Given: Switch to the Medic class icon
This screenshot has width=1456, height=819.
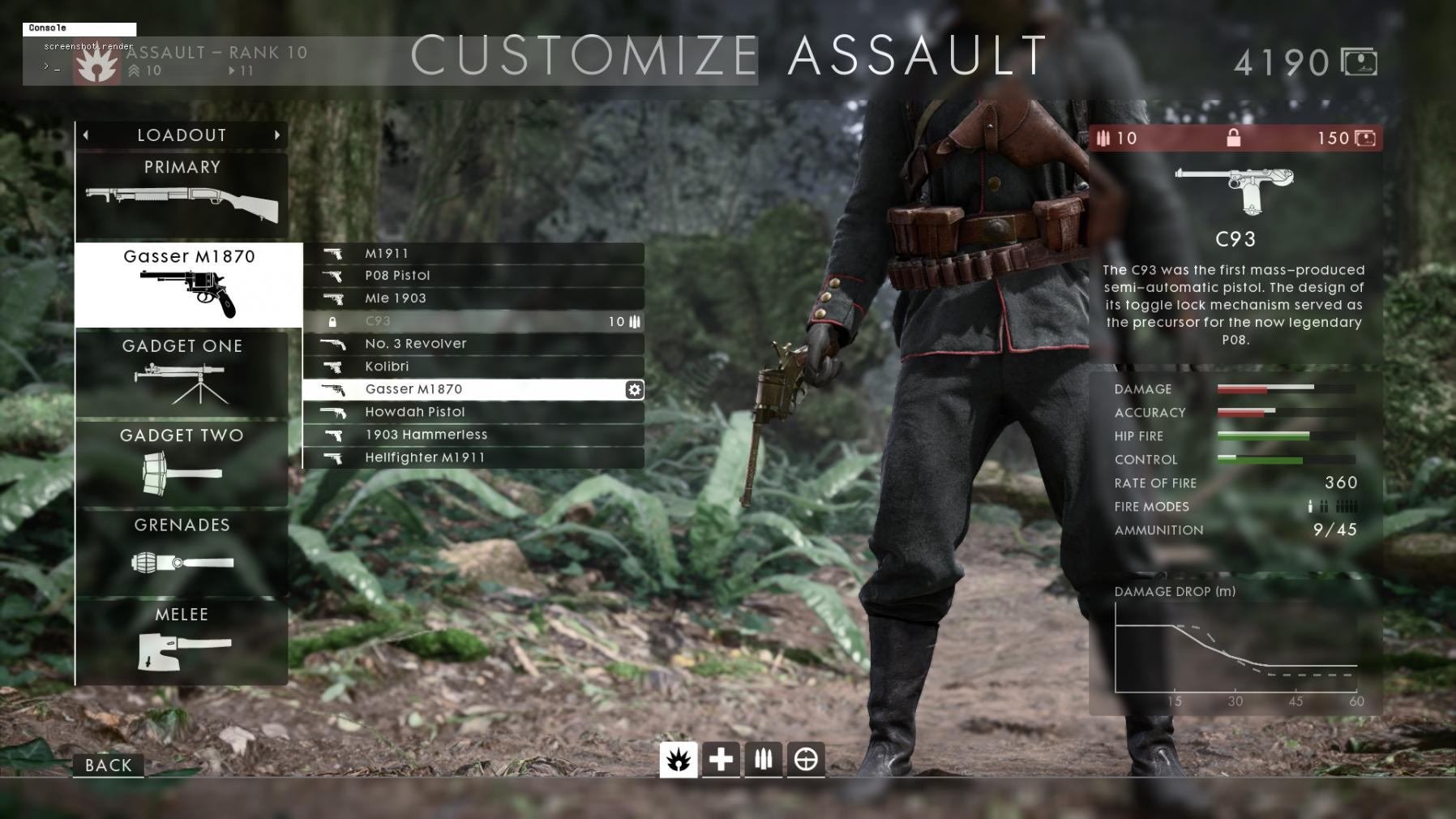Looking at the screenshot, I should 721,759.
